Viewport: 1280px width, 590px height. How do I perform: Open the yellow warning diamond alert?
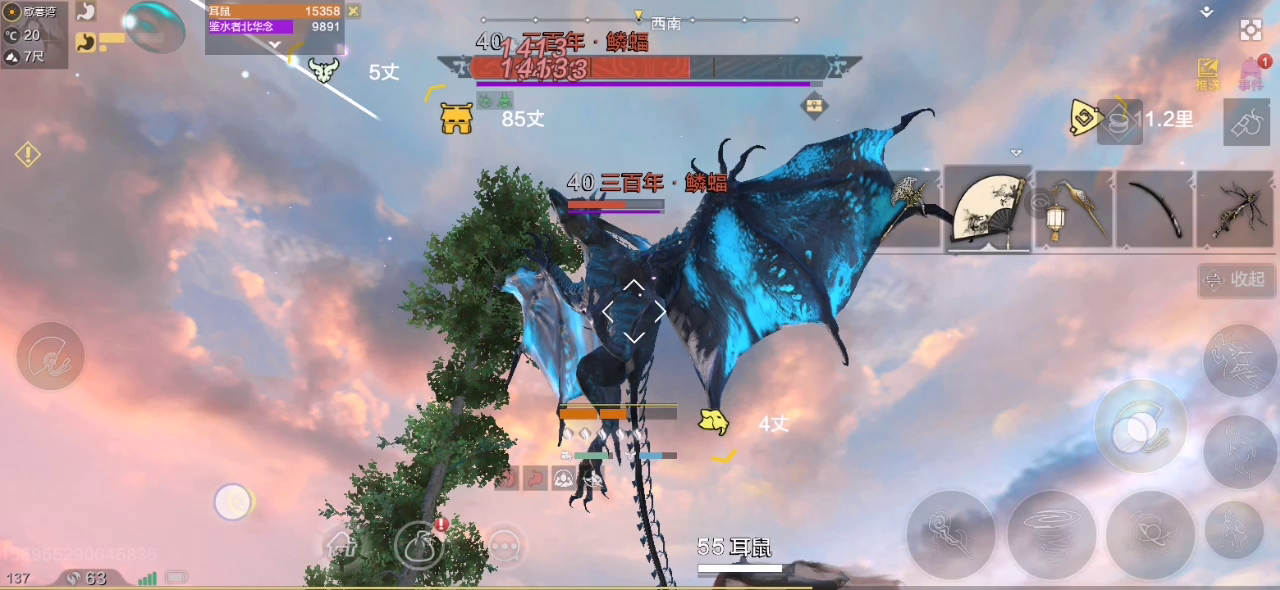[x=27, y=155]
